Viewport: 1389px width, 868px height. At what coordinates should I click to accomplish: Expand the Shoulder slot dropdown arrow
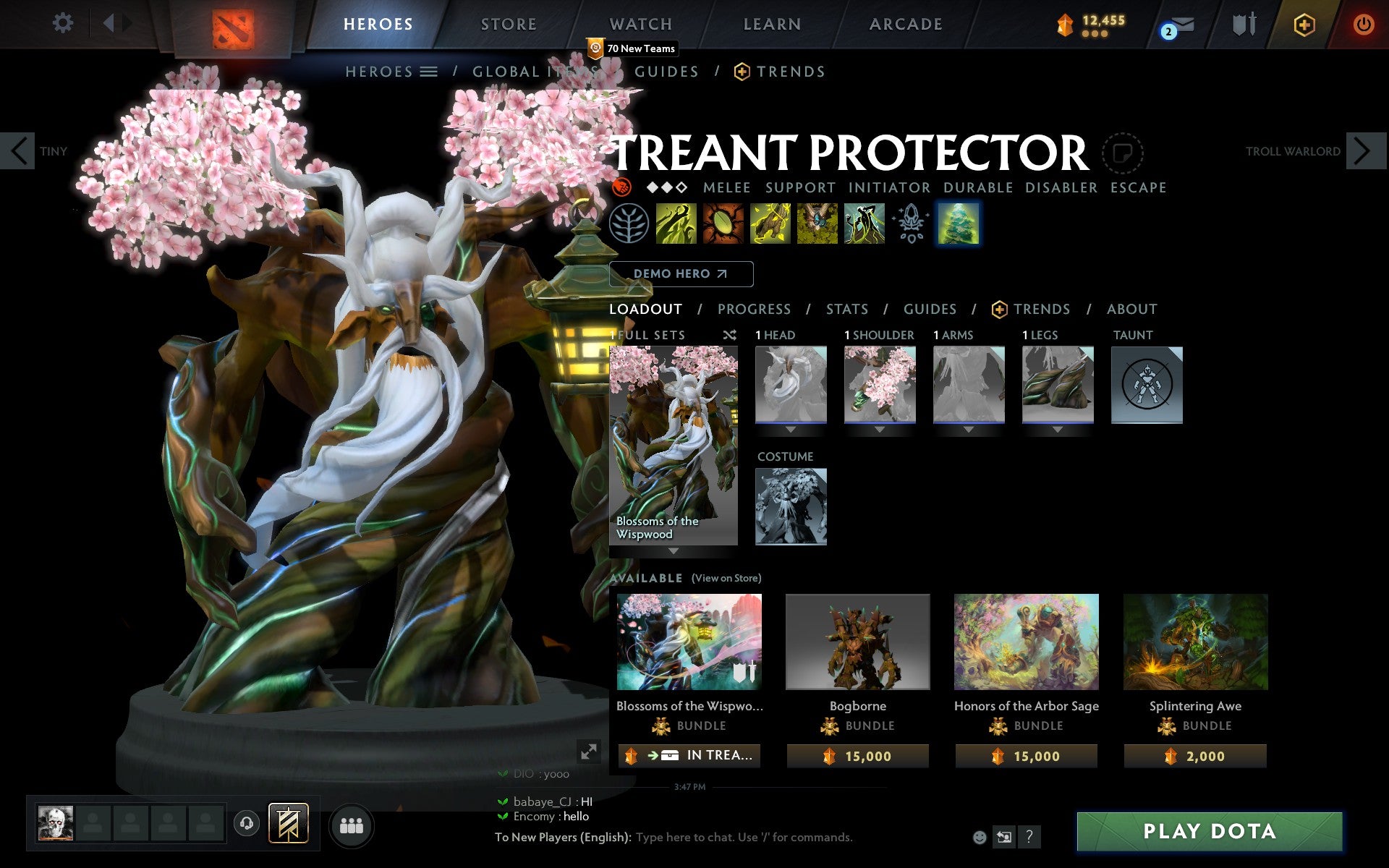pyautogui.click(x=879, y=429)
